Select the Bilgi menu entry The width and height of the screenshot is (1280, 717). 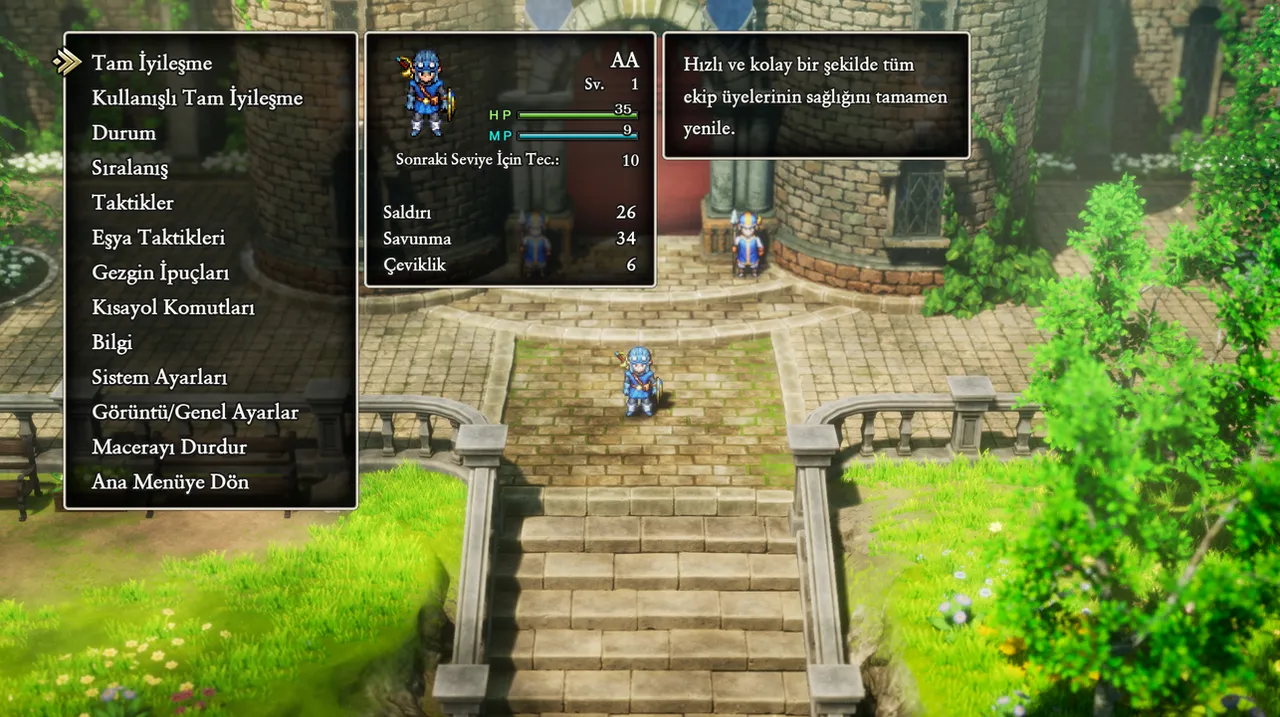coord(112,343)
